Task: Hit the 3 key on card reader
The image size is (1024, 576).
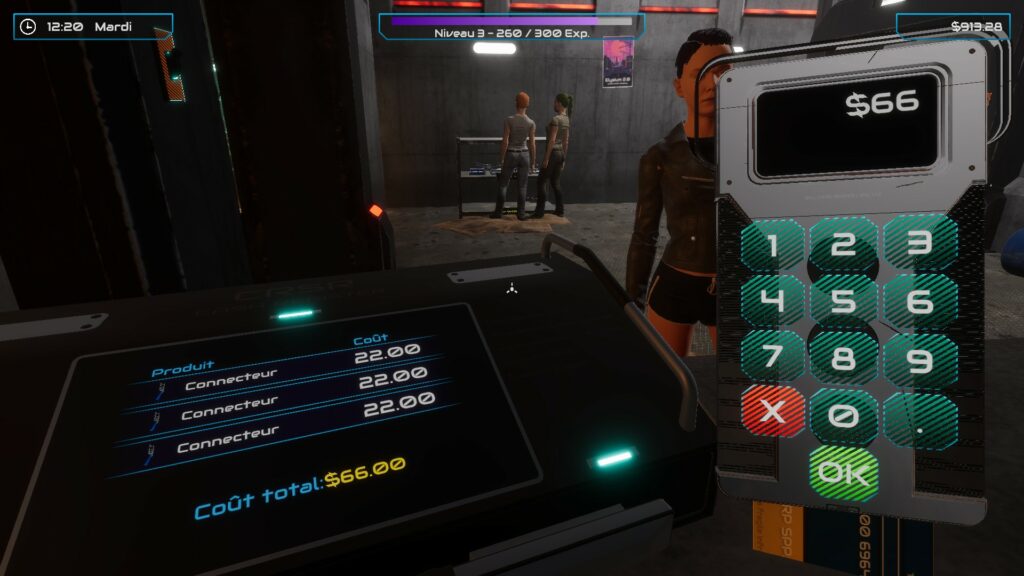Action: click(x=920, y=243)
